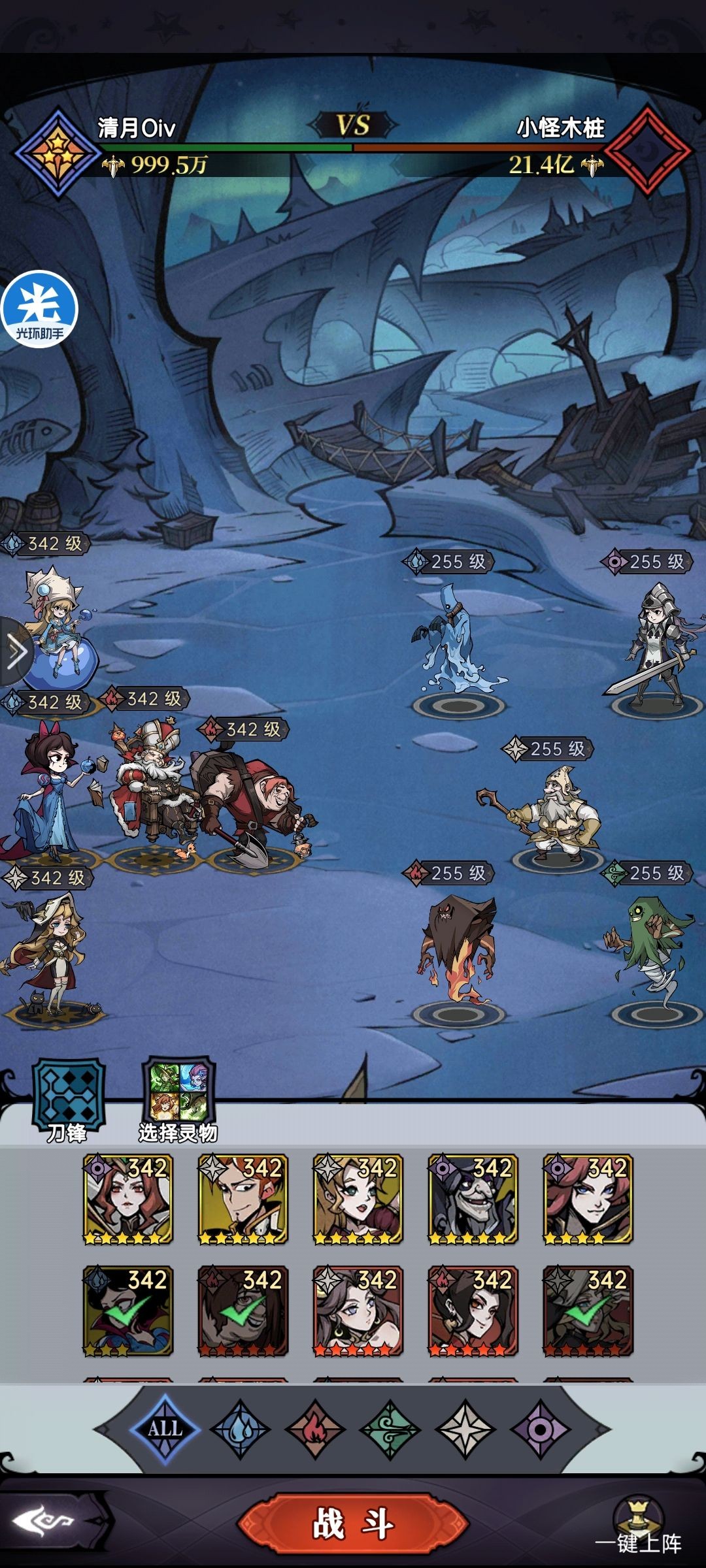Show all heroes with the ALL filter
706x1568 pixels.
[x=165, y=1429]
